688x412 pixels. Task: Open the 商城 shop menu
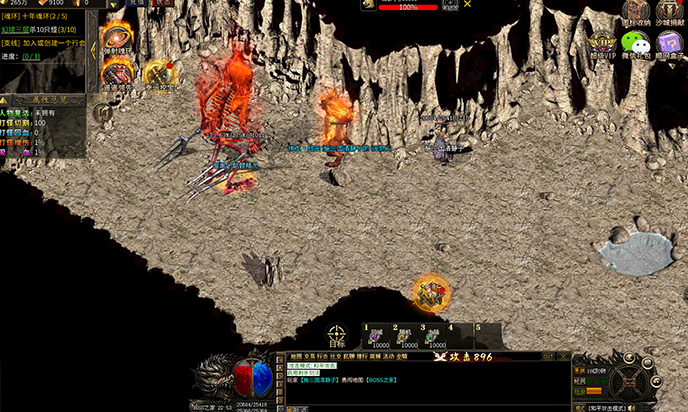click(x=375, y=356)
